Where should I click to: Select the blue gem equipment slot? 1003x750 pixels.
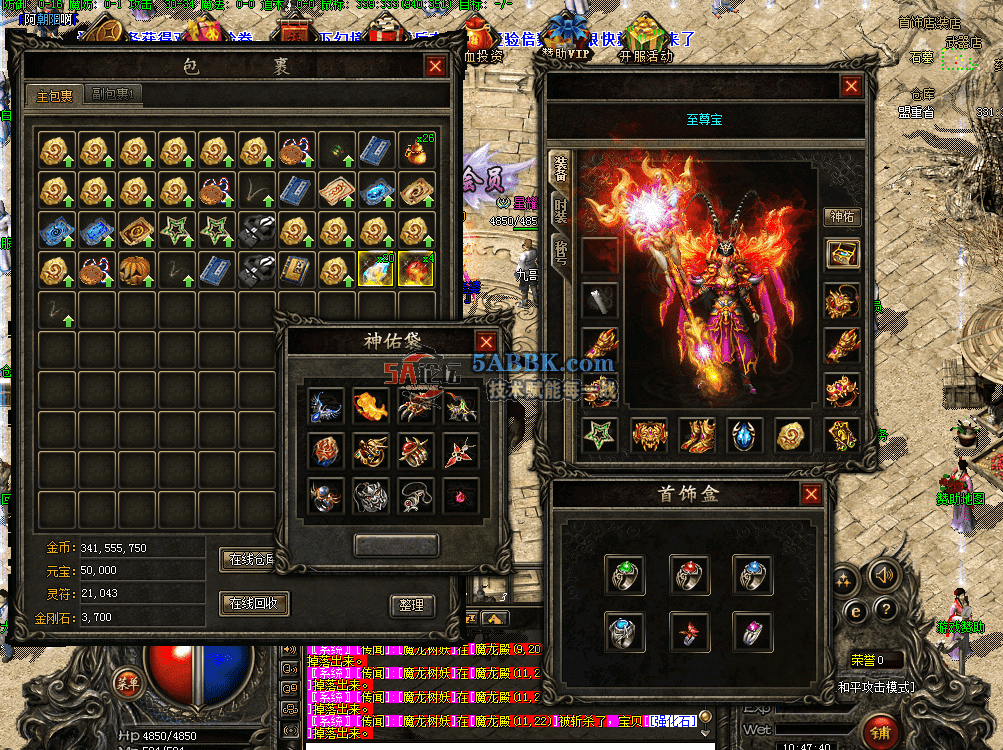click(x=745, y=435)
